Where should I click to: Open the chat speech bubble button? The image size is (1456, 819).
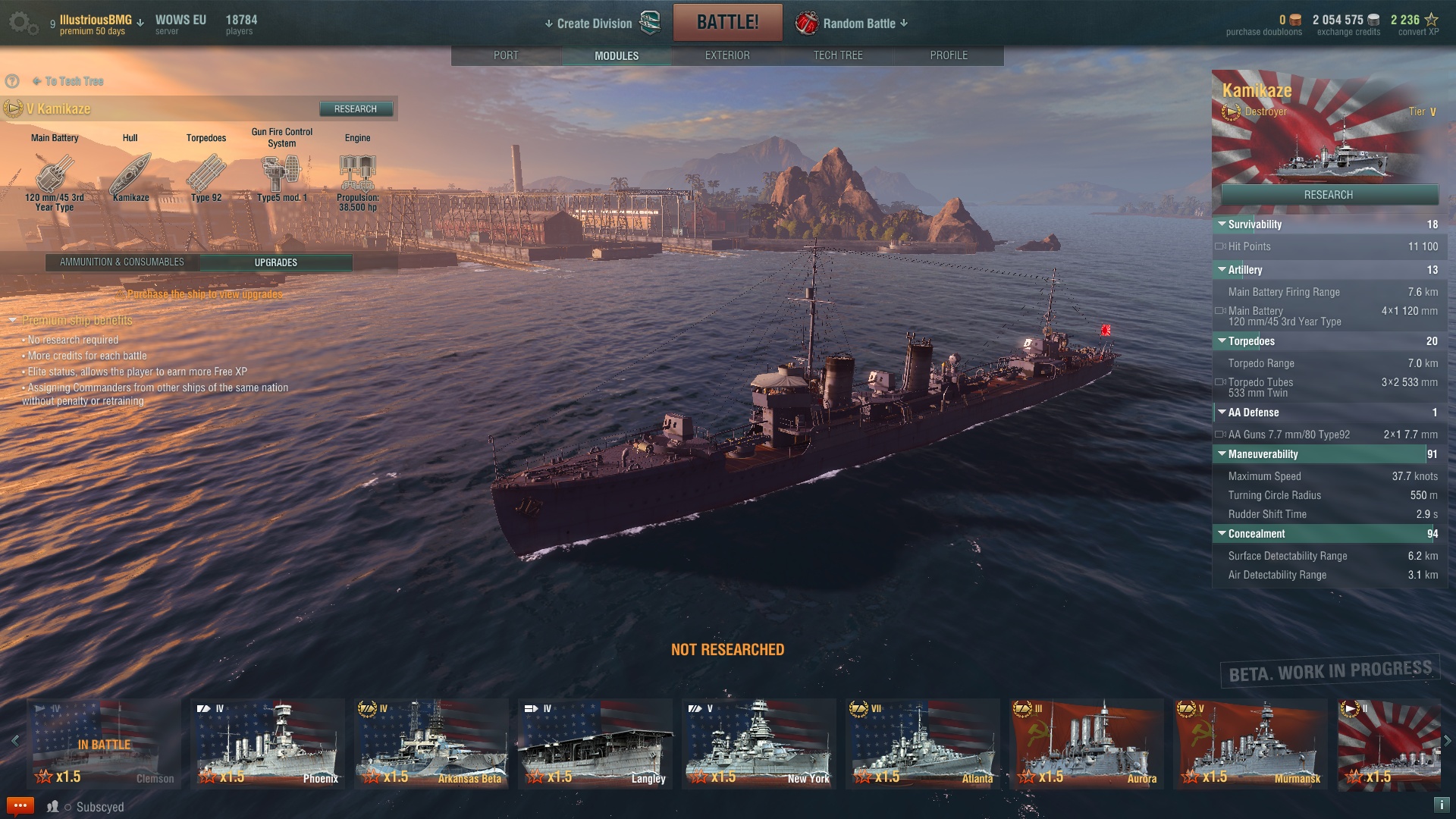(x=20, y=806)
